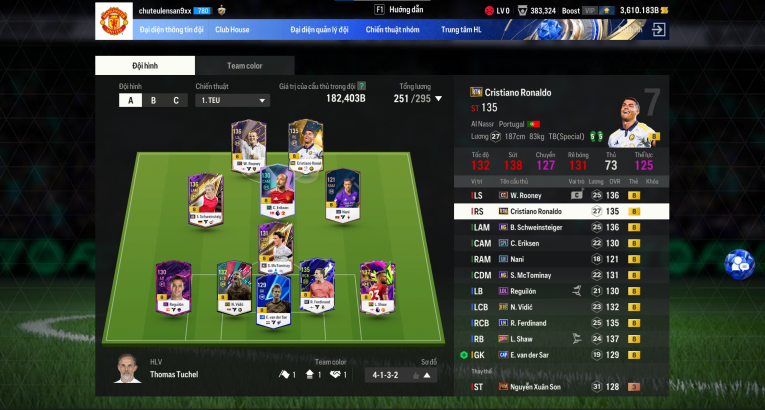
Task: Select the Đội hình tab
Action: click(x=144, y=66)
